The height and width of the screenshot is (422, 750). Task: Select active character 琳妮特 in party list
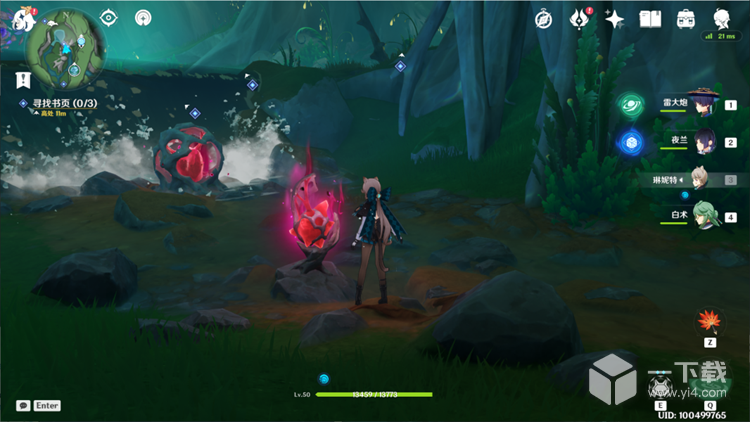pyautogui.click(x=704, y=179)
